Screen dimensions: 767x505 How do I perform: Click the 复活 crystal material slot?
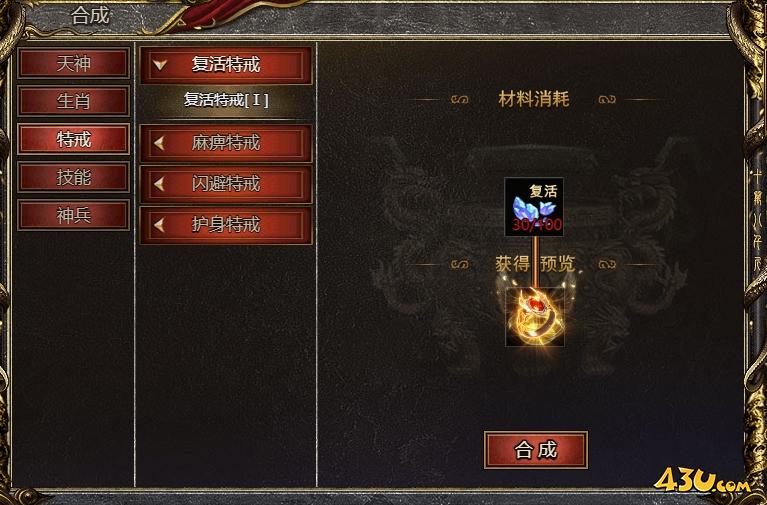point(534,207)
